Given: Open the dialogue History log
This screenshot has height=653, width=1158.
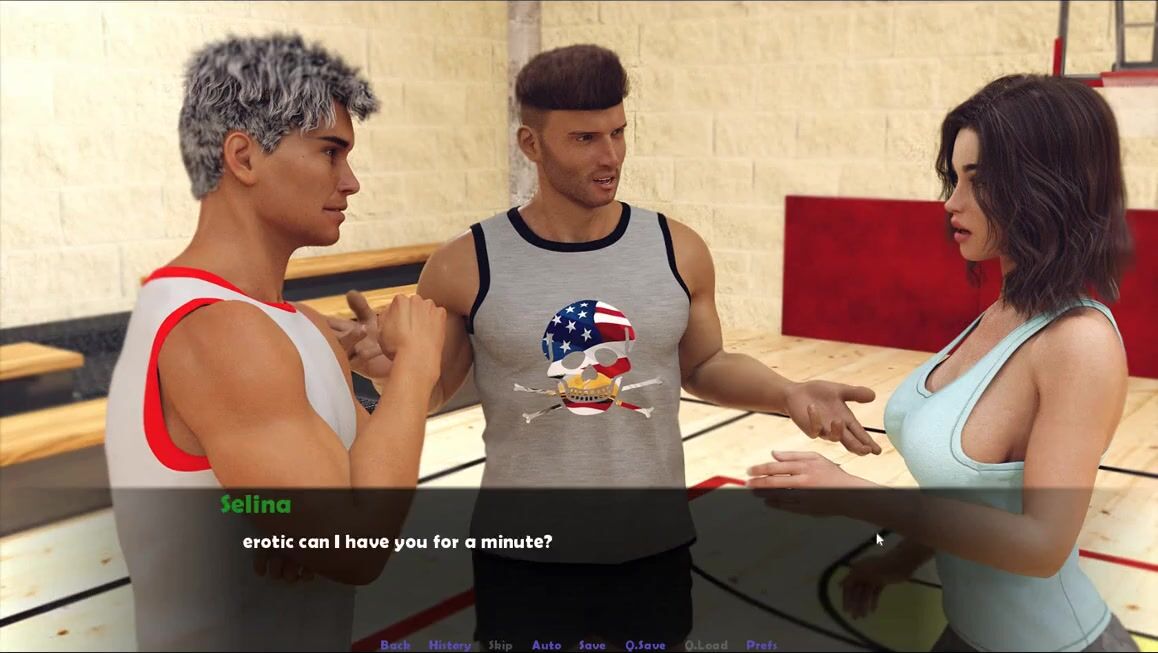Looking at the screenshot, I should click(x=450, y=645).
